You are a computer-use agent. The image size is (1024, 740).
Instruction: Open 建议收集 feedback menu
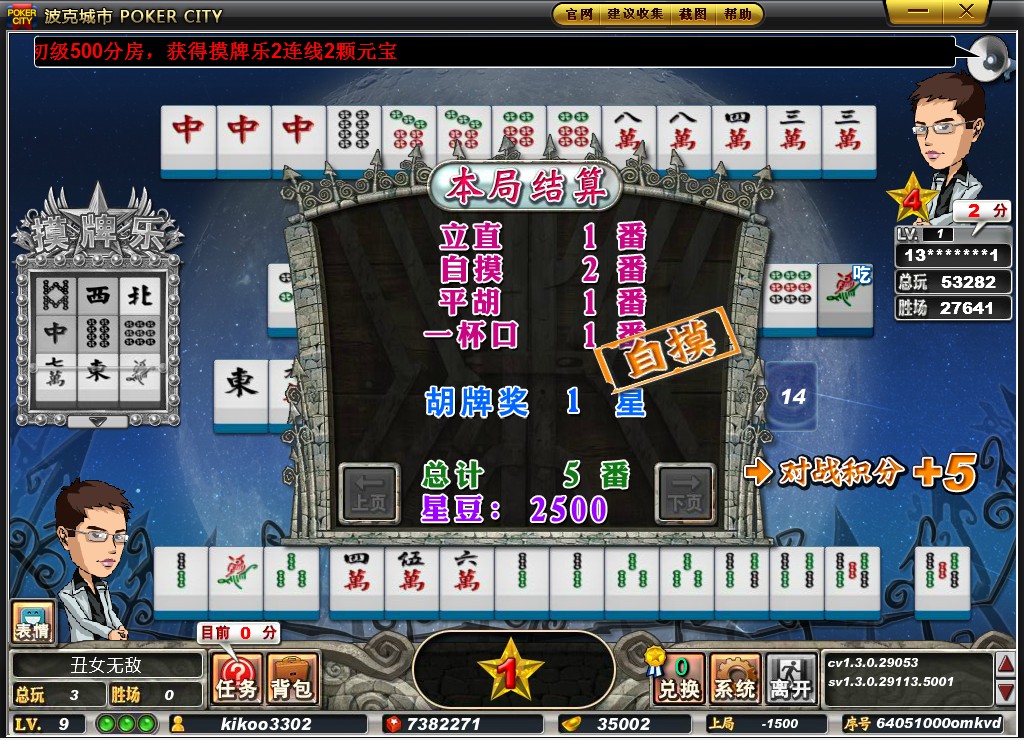point(635,14)
